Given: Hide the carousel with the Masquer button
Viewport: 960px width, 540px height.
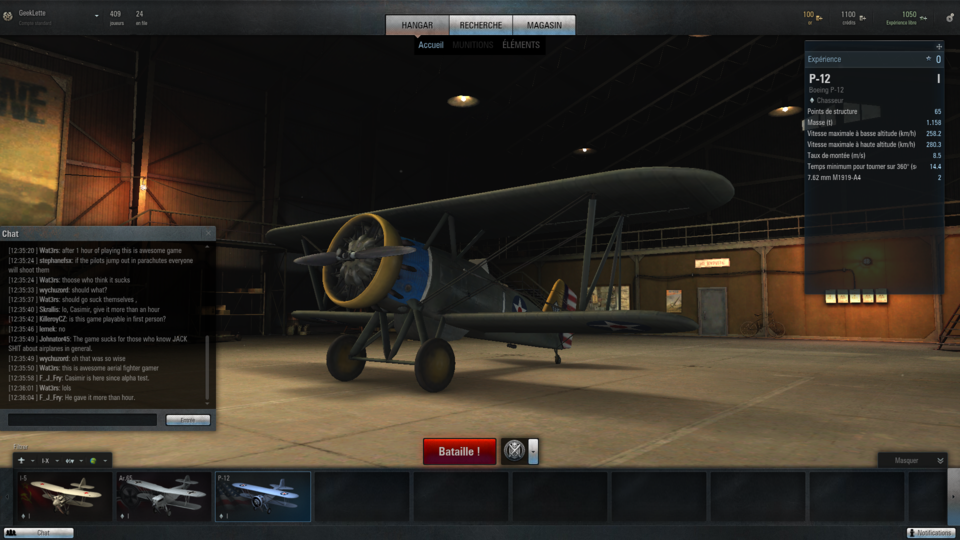Looking at the screenshot, I should click(x=911, y=460).
